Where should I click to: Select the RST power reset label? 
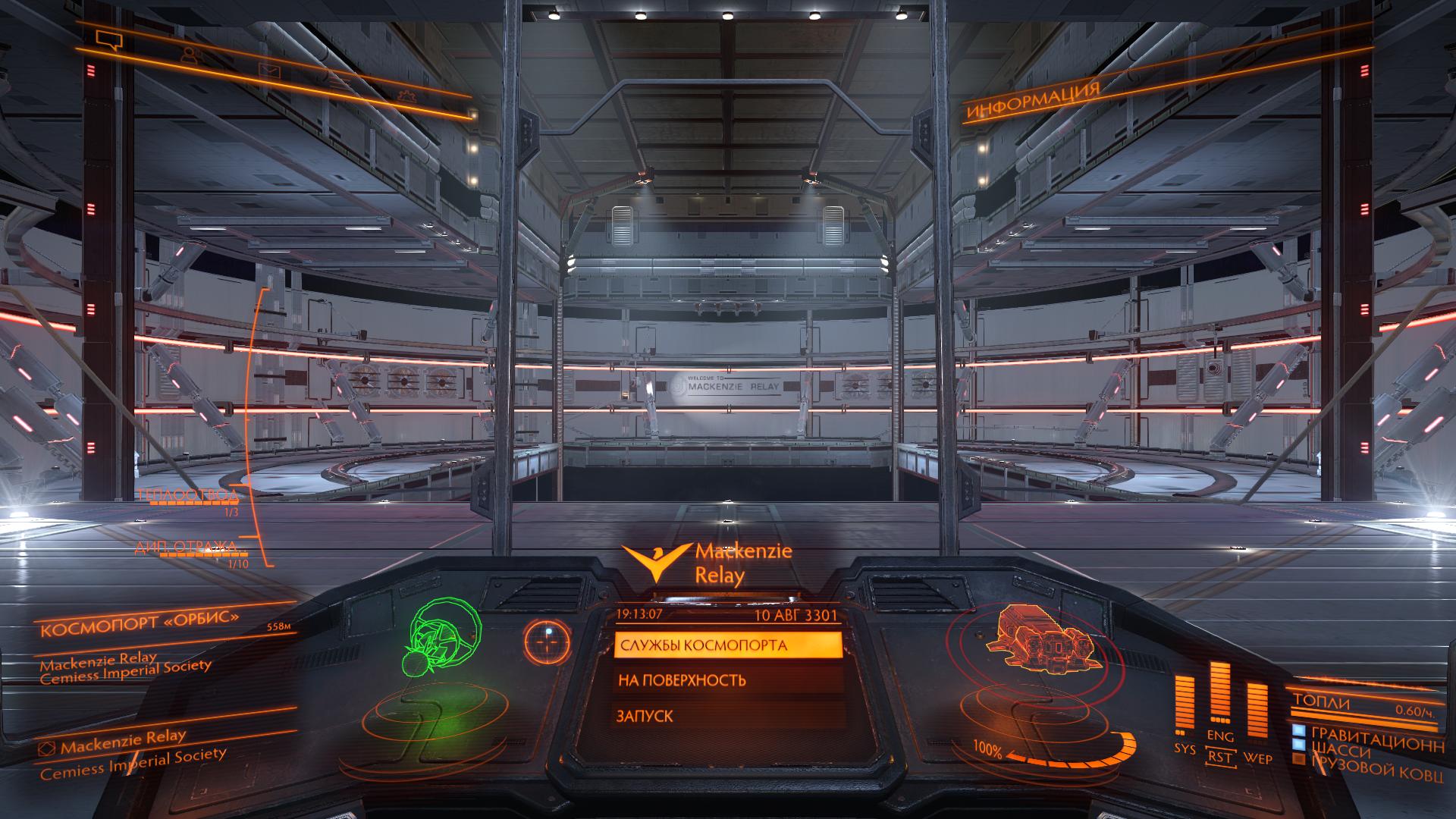pos(1219,757)
